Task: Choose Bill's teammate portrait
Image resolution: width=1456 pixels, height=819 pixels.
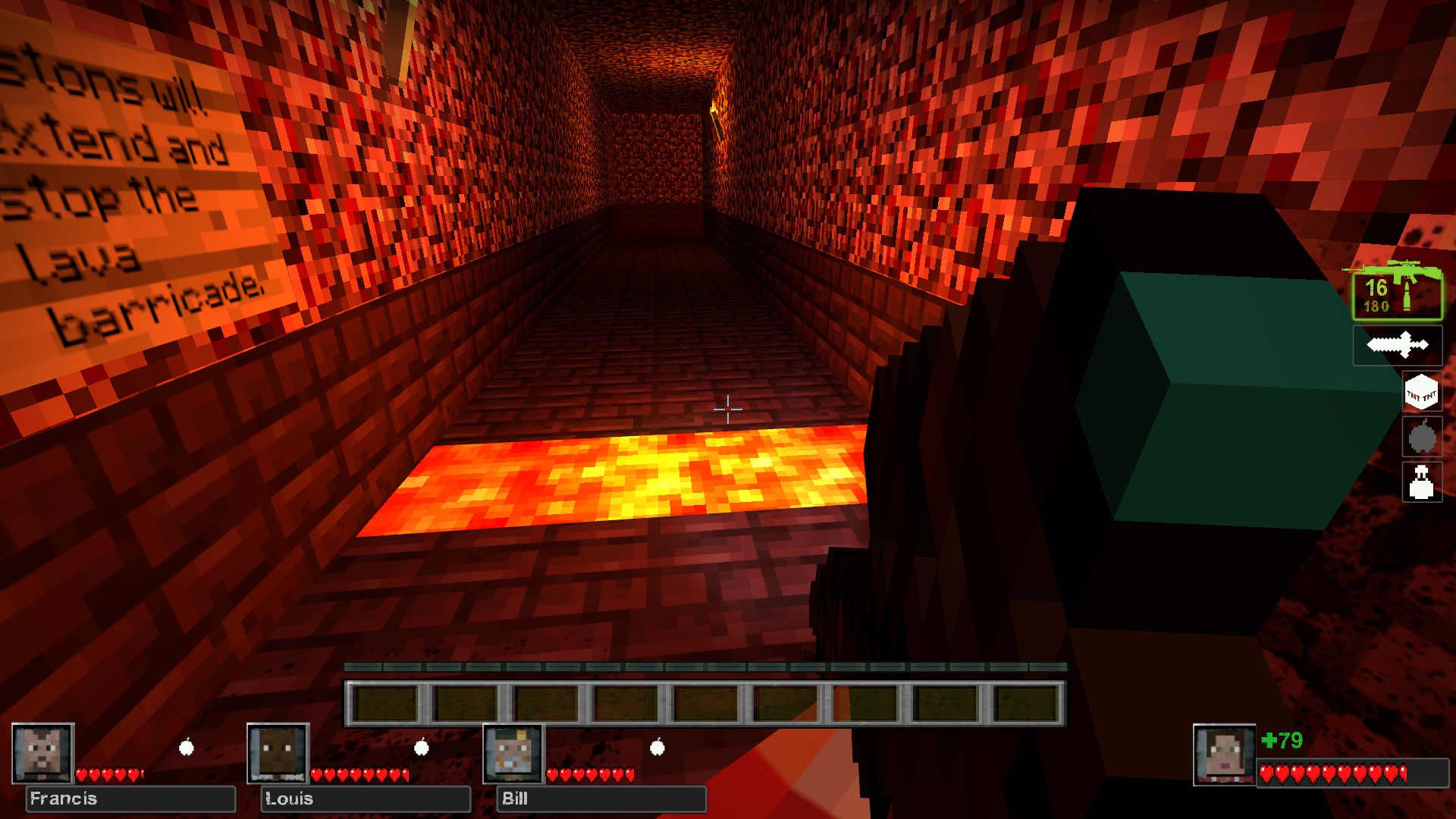Action: point(514,753)
